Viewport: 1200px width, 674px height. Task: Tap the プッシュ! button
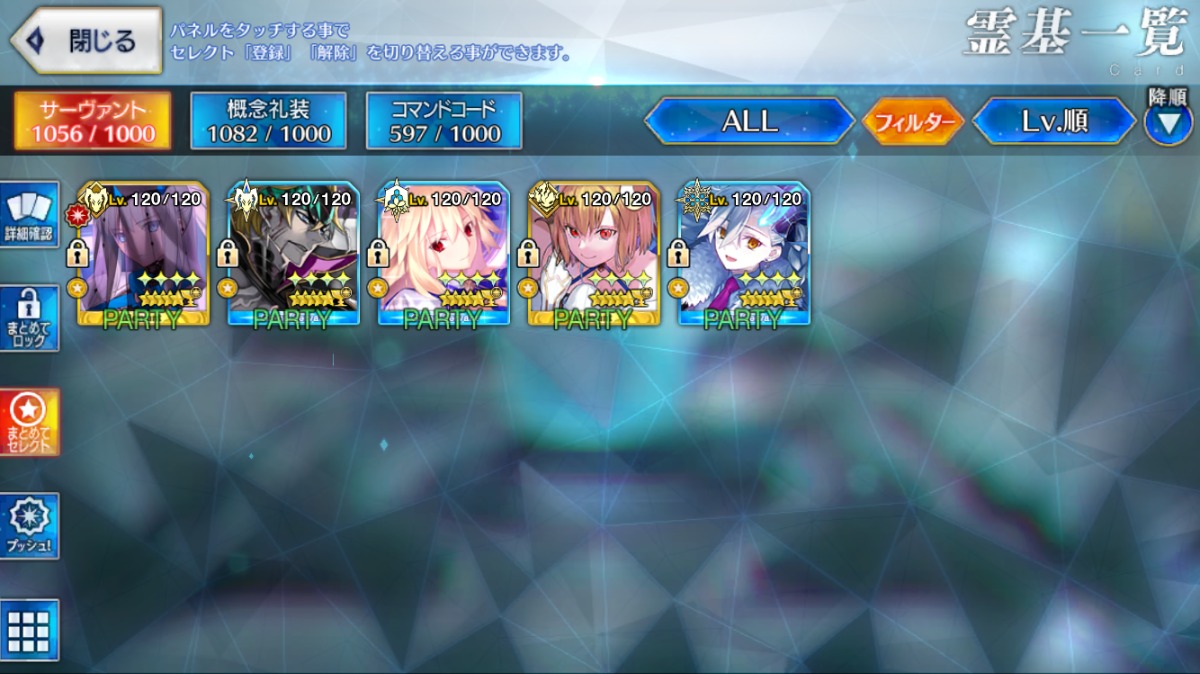tap(30, 526)
